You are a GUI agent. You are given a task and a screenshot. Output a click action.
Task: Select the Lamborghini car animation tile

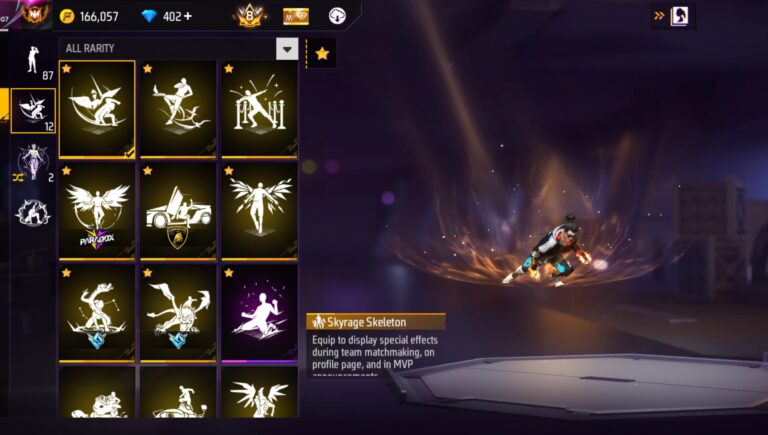(x=178, y=210)
